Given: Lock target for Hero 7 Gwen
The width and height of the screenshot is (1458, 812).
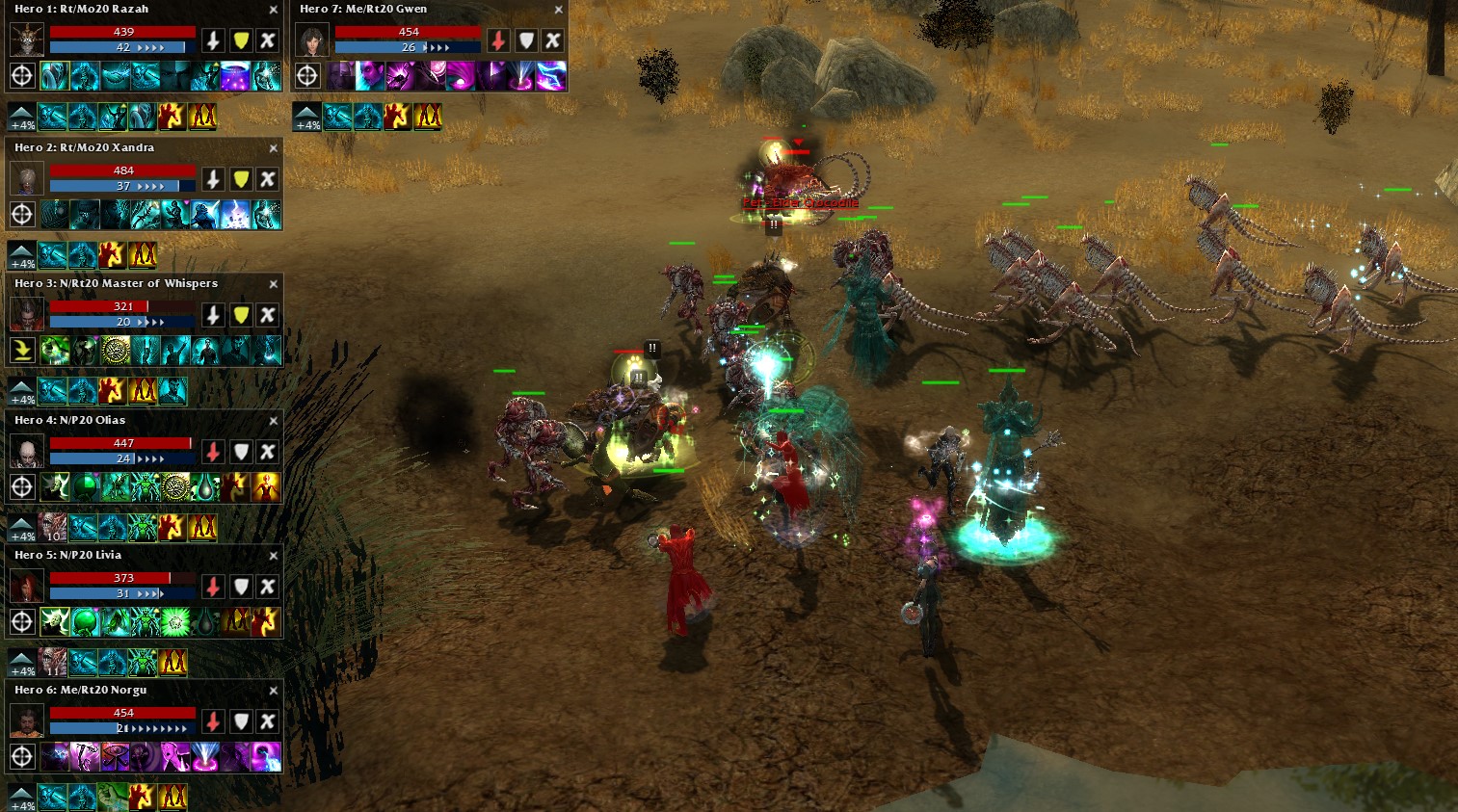Looking at the screenshot, I should coord(307,75).
